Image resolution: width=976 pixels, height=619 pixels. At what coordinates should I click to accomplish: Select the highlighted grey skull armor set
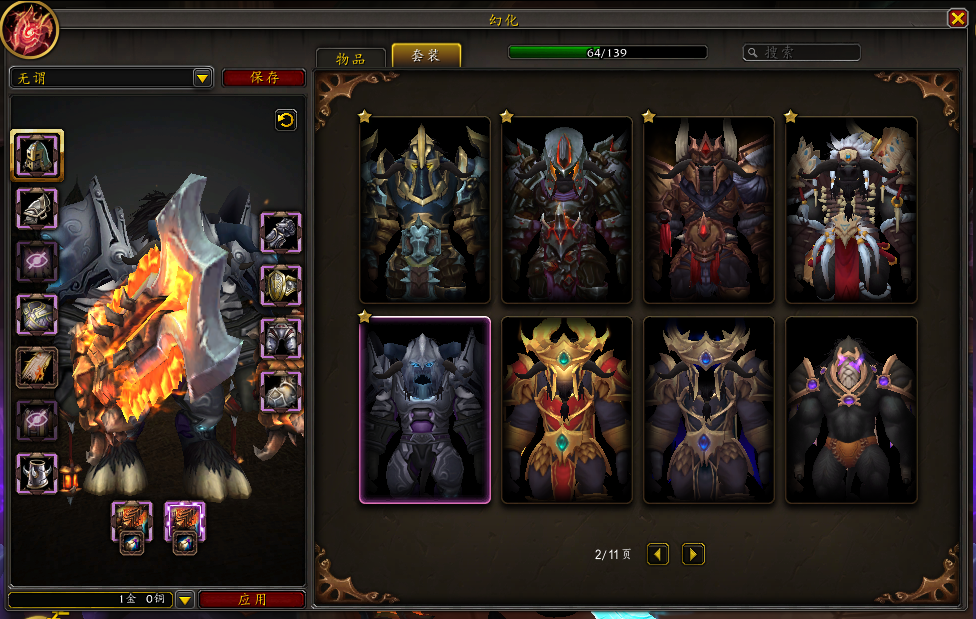click(425, 410)
